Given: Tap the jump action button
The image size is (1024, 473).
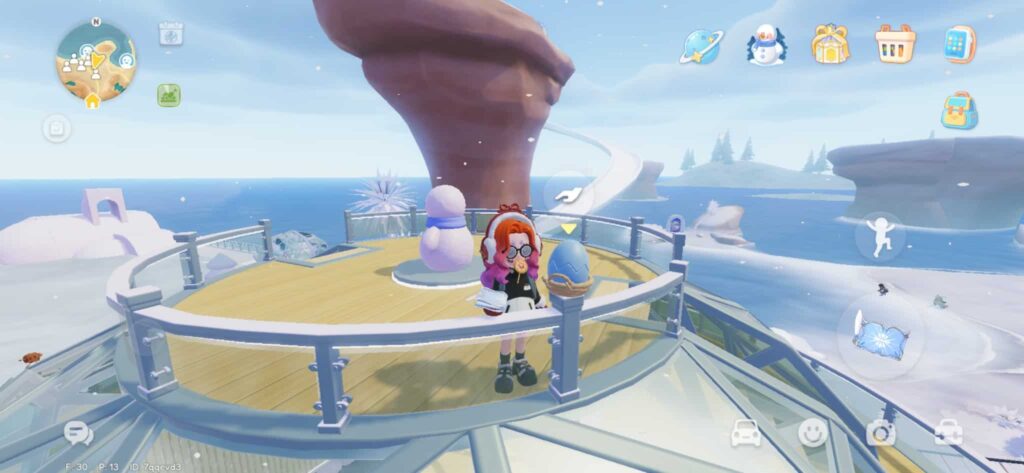Looking at the screenshot, I should click(880, 237).
